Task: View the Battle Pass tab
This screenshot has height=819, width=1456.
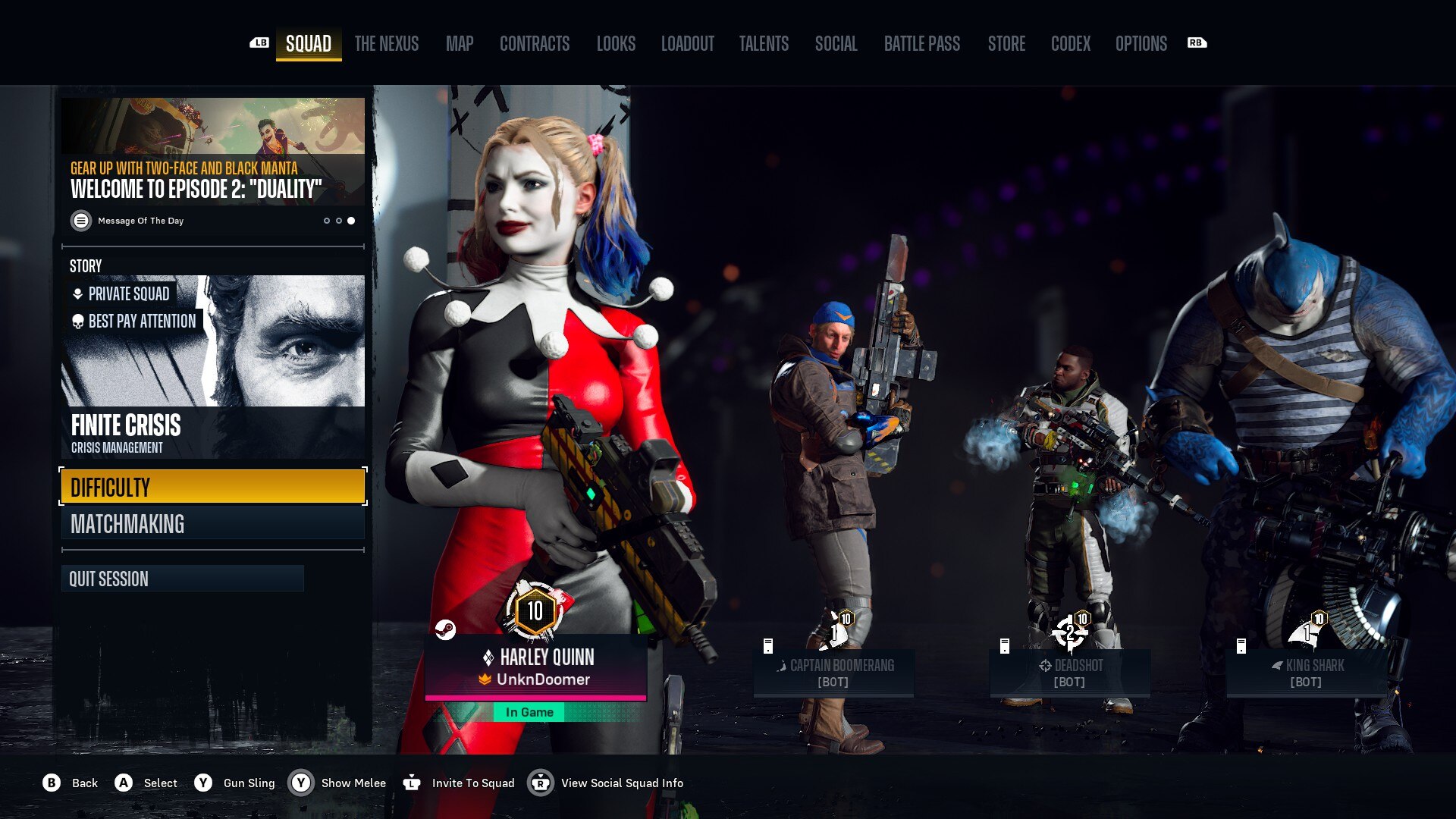Action: 921,44
